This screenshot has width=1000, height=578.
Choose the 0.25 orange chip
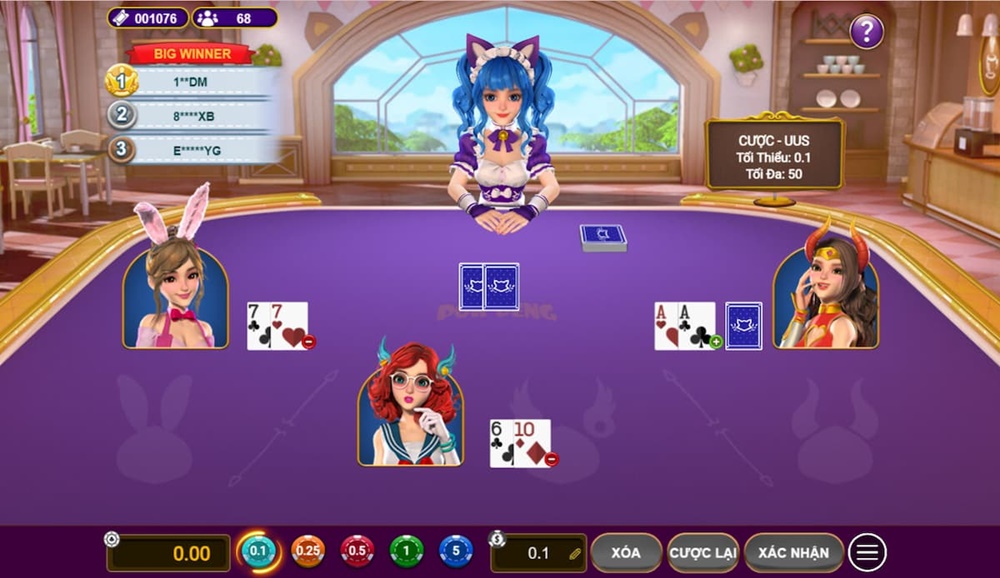tap(308, 551)
